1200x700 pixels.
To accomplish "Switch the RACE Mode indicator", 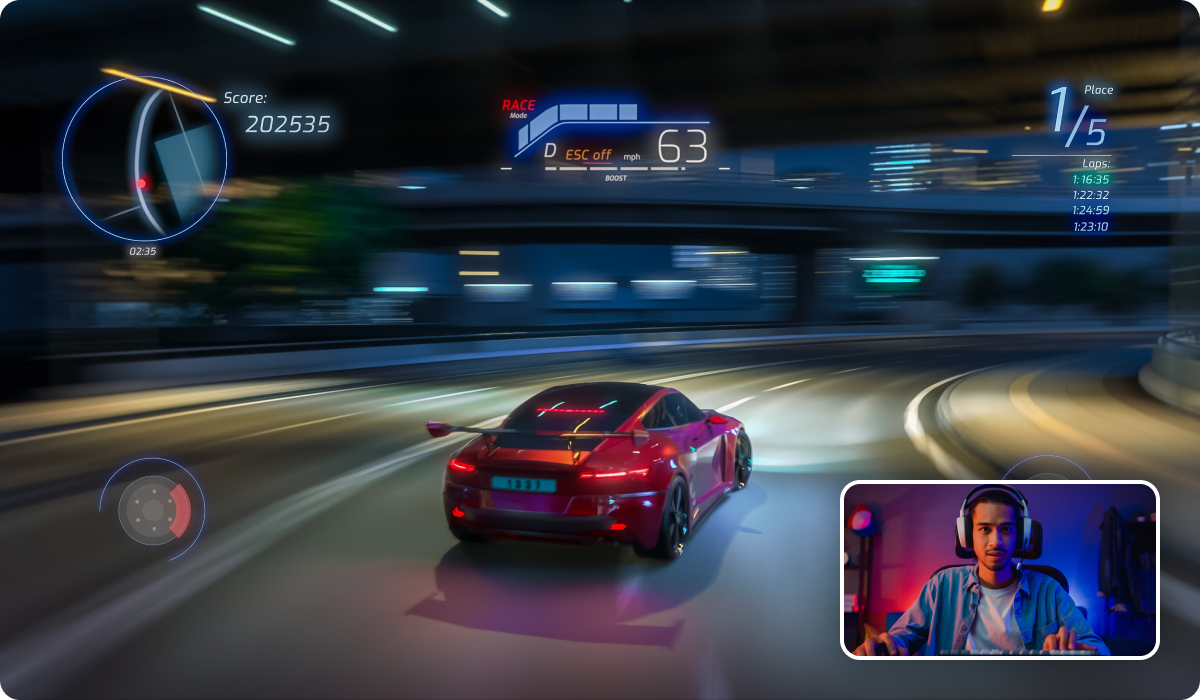I will [518, 108].
